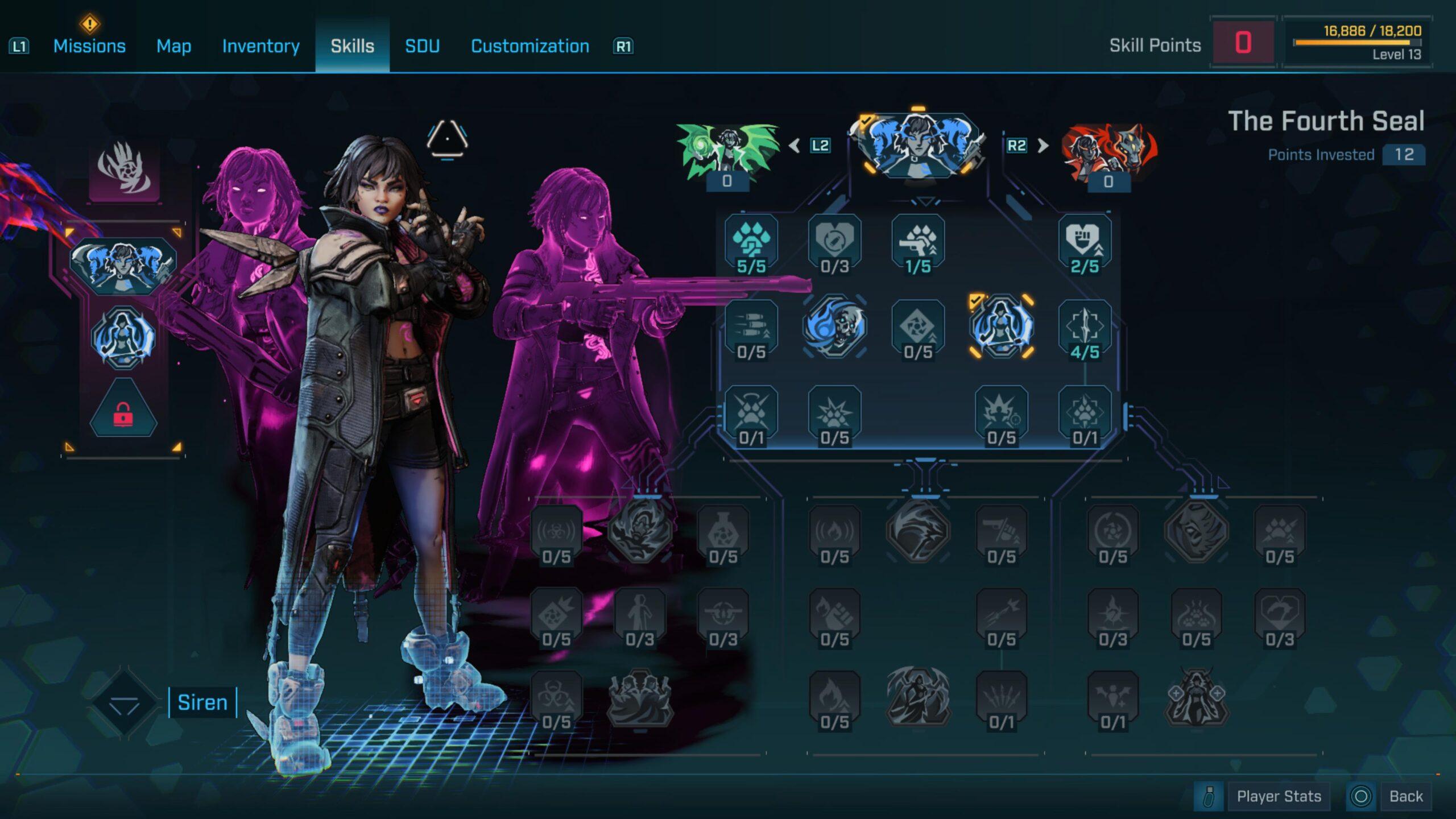Open the Customization tab
The image size is (1456, 819).
tap(530, 46)
